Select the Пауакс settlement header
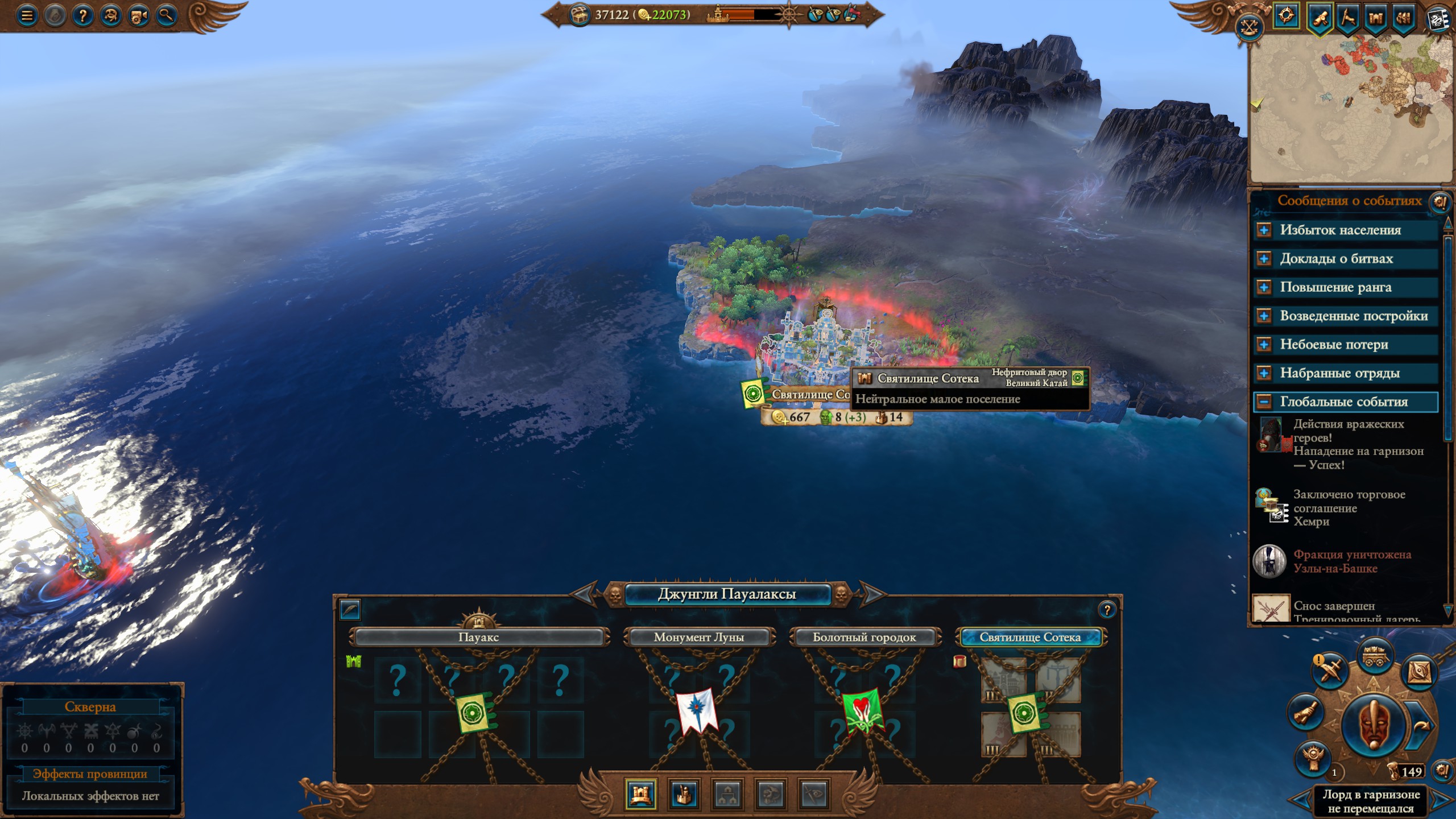This screenshot has height=819, width=1456. (x=478, y=637)
